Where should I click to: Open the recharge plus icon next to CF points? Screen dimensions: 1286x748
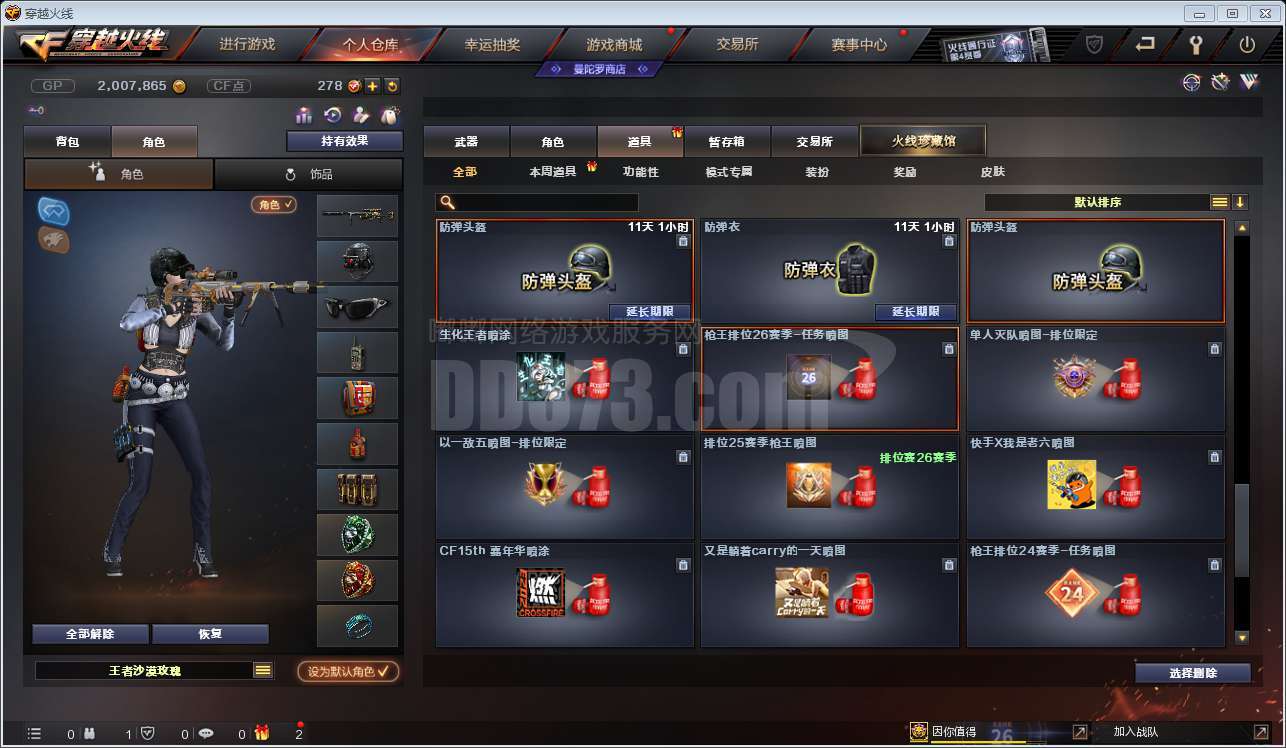[x=371, y=87]
